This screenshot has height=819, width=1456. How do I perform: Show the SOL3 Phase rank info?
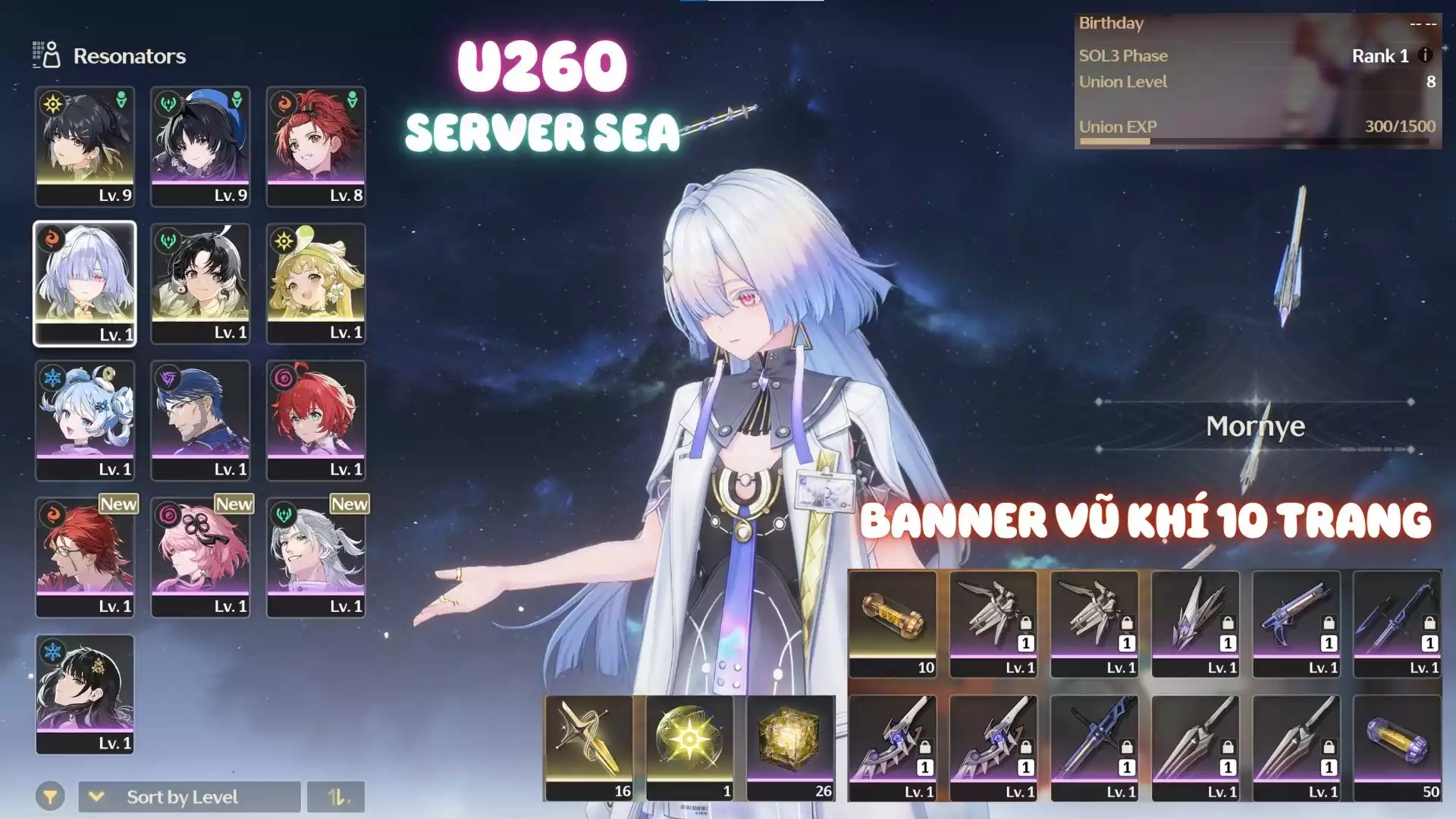click(x=1425, y=55)
